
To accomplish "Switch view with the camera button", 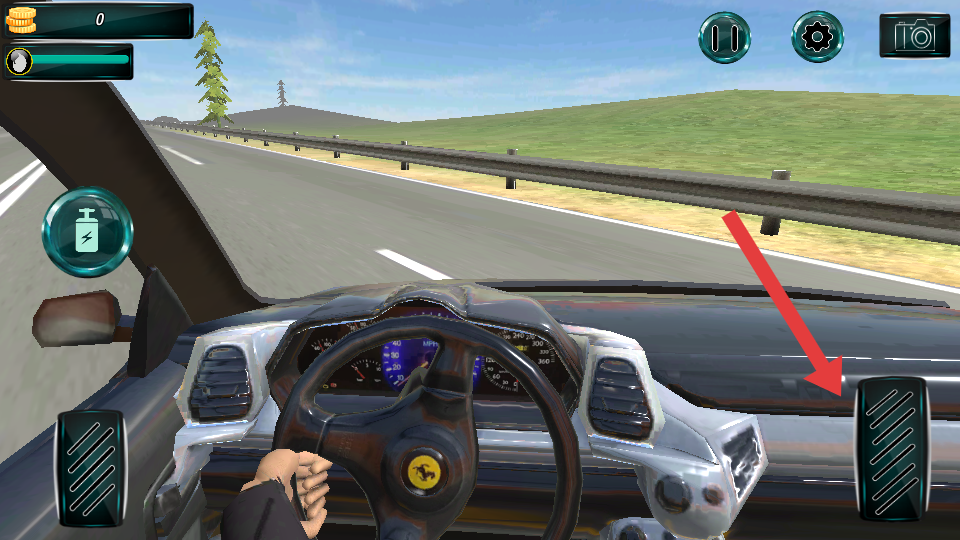I will (x=914, y=36).
